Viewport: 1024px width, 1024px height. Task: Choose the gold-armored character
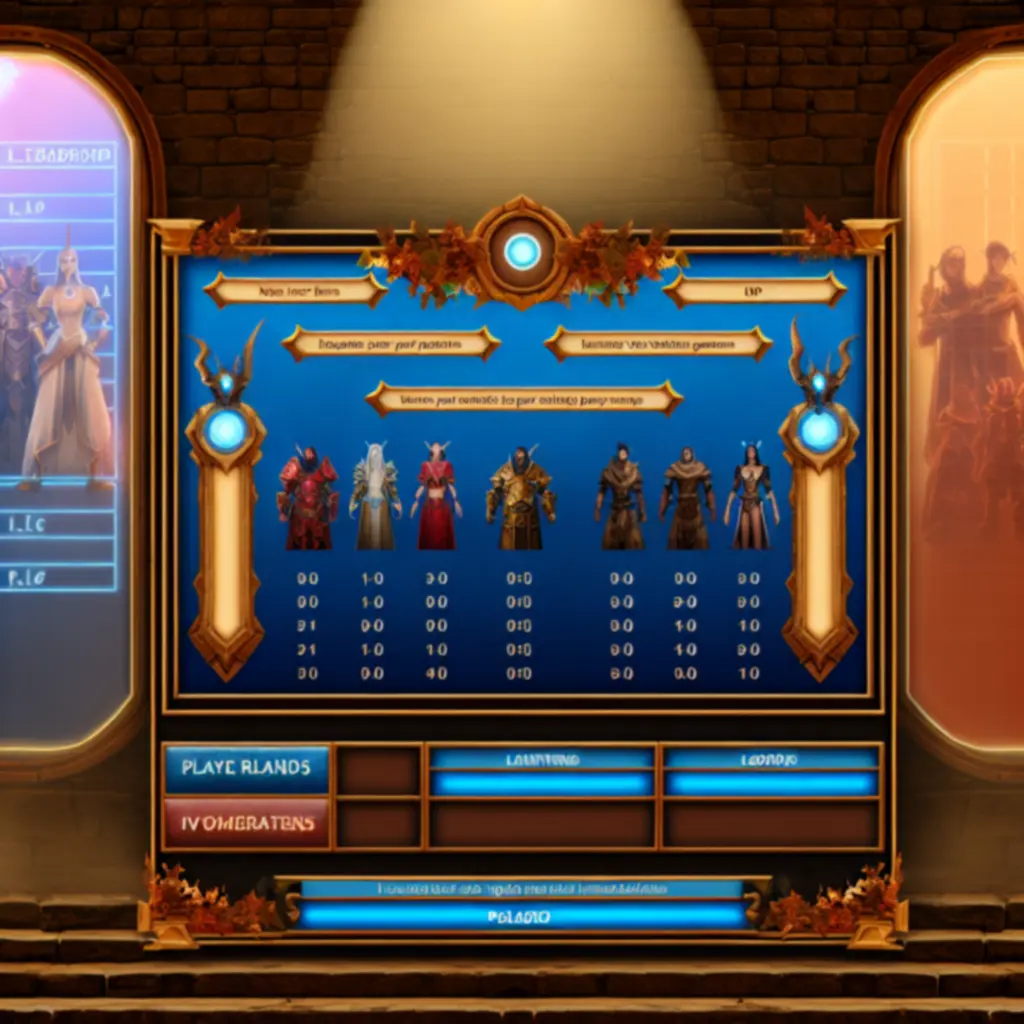coord(519,499)
